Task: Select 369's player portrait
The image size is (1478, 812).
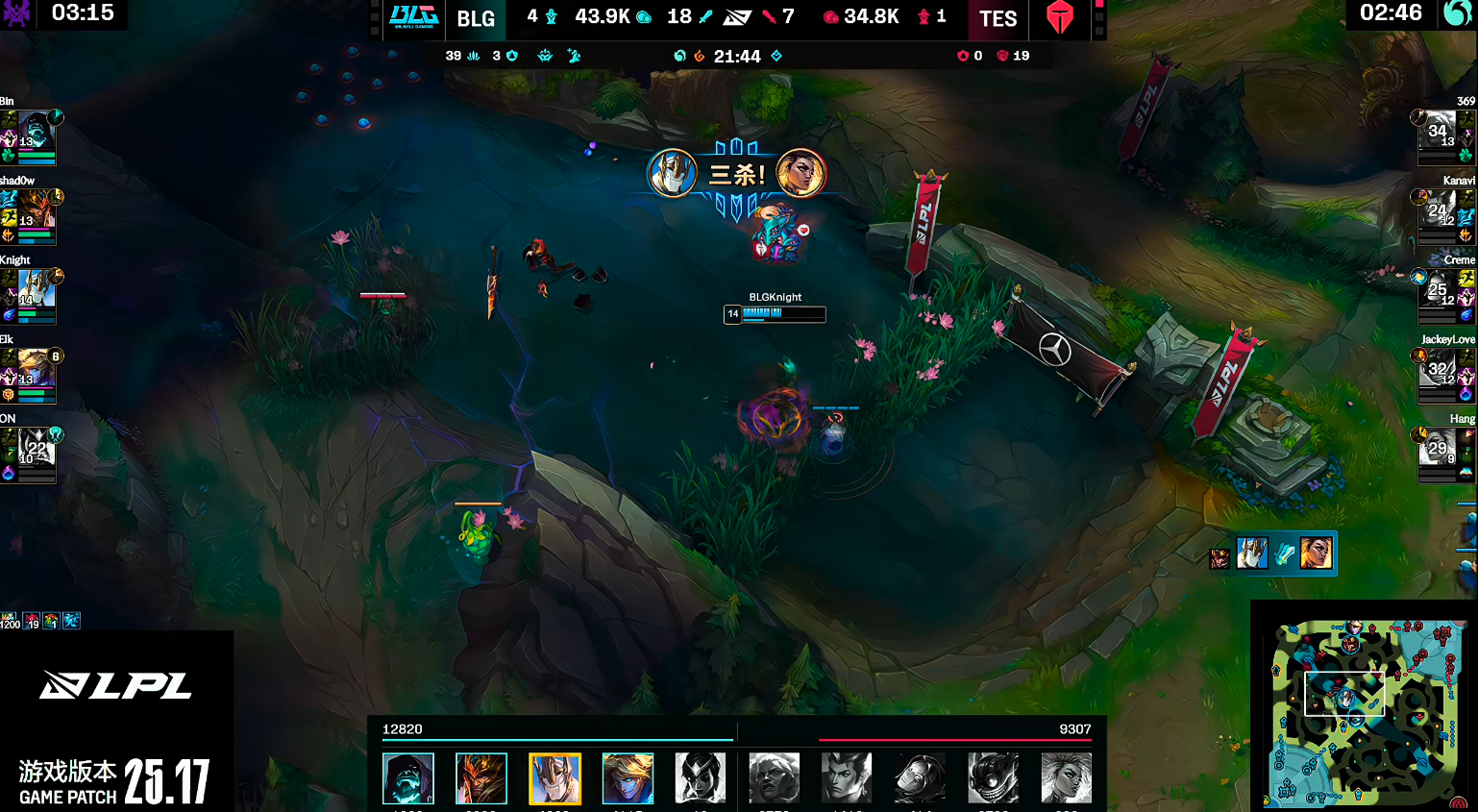Action: [1438, 132]
